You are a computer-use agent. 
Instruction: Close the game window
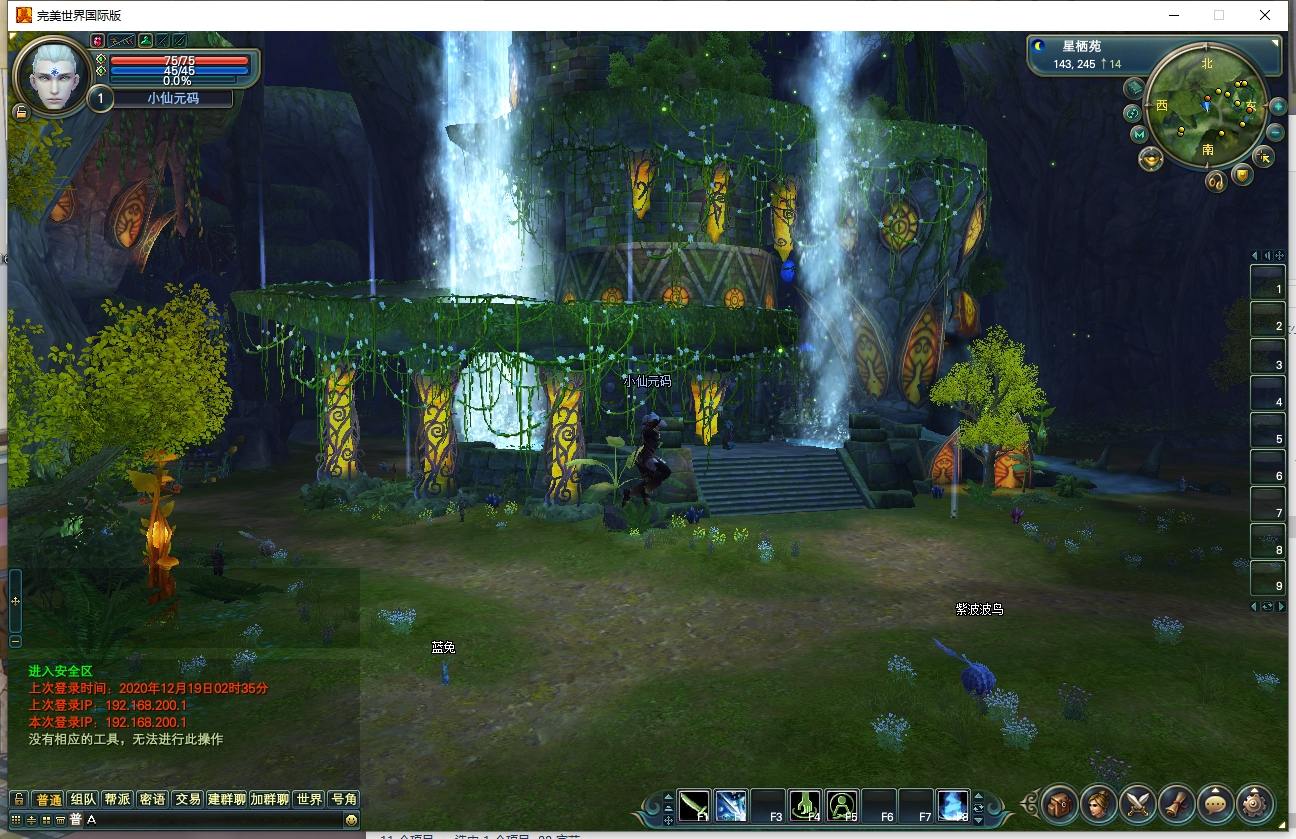coord(1265,15)
